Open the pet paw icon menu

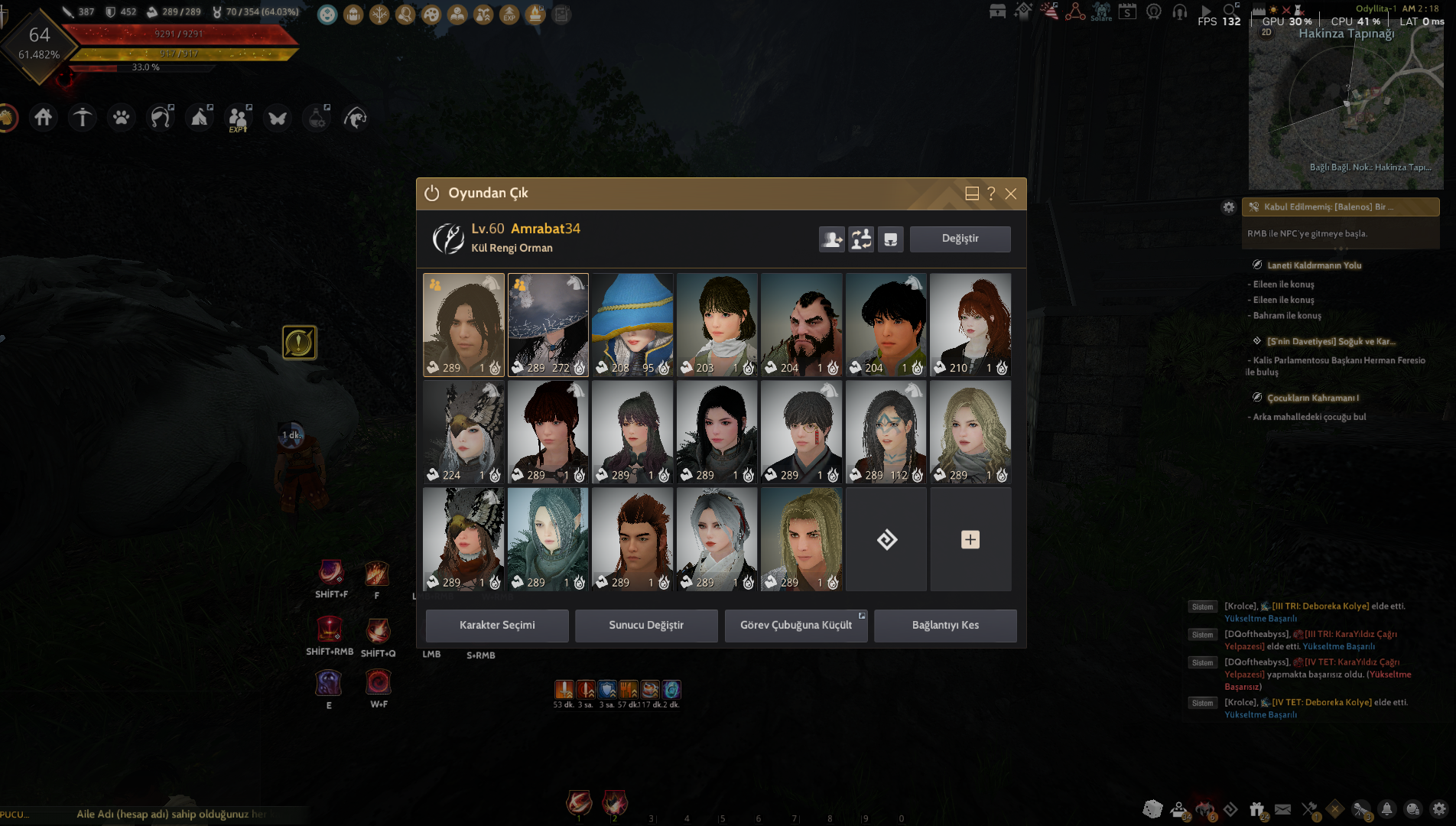coord(122,118)
